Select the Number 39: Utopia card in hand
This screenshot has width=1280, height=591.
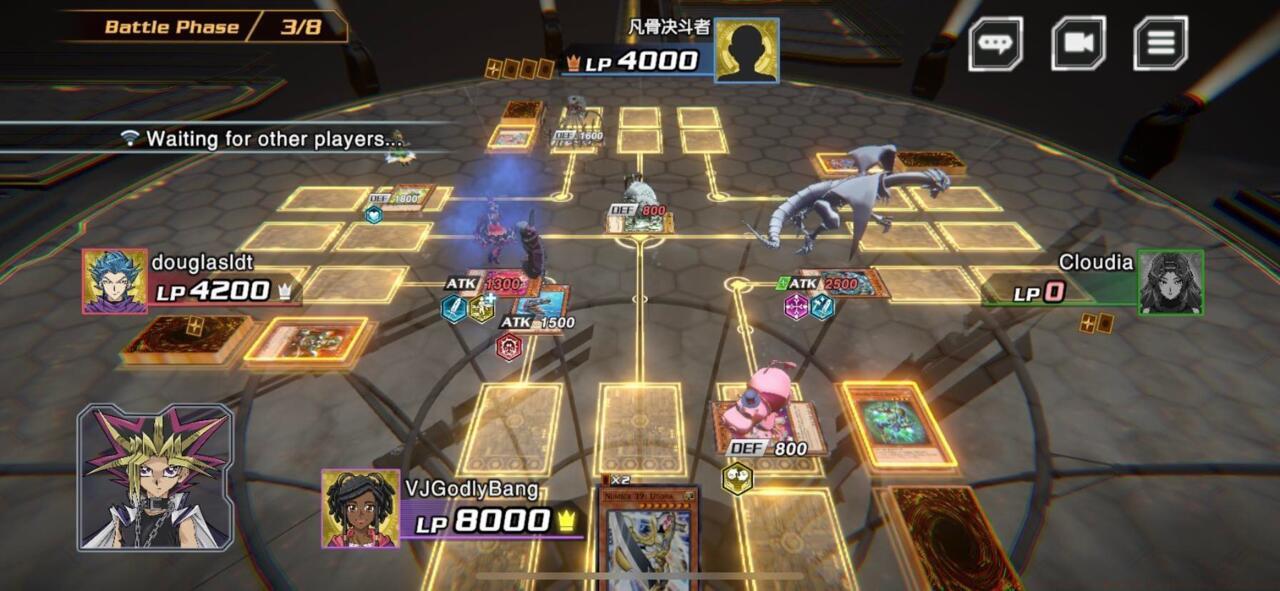pyautogui.click(x=648, y=540)
